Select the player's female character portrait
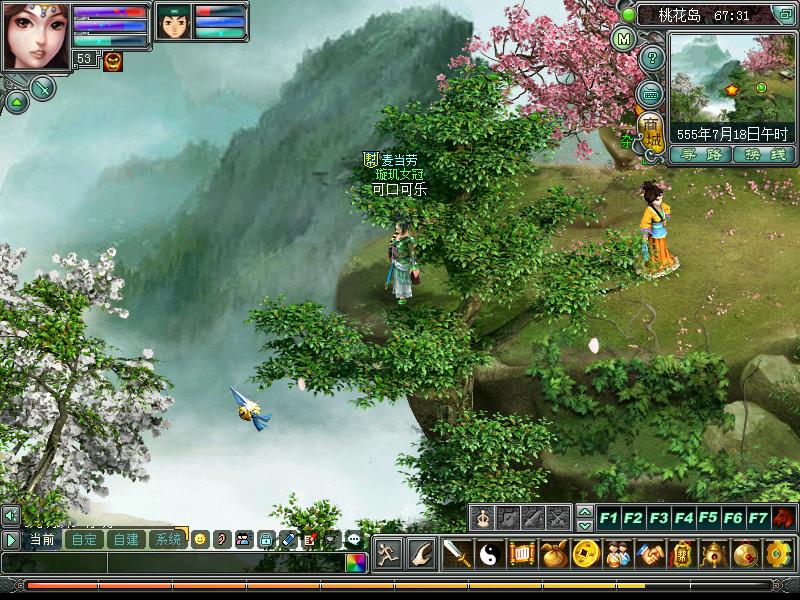The image size is (800, 600). [x=35, y=36]
